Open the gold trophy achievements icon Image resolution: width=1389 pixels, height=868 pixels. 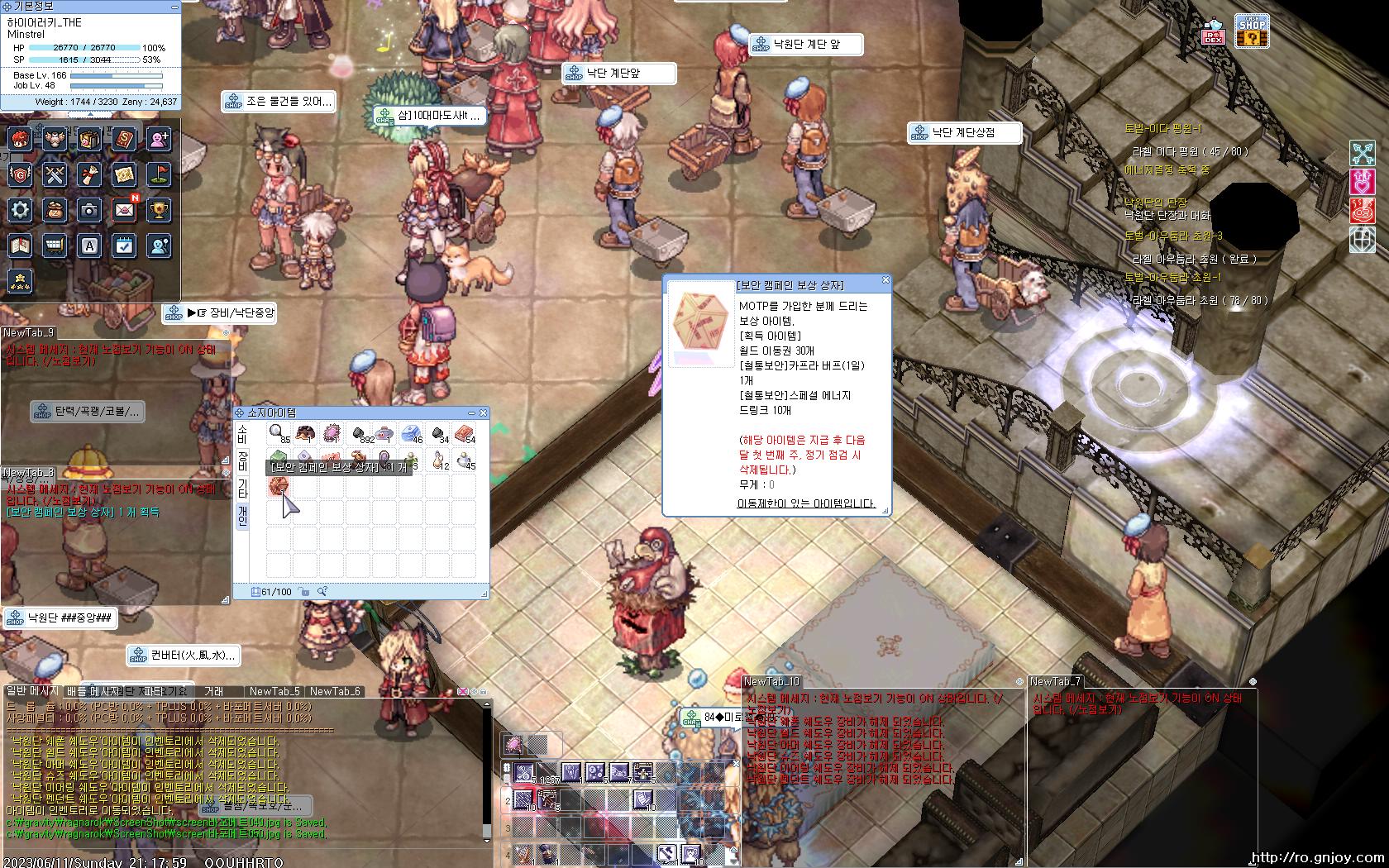tap(159, 210)
